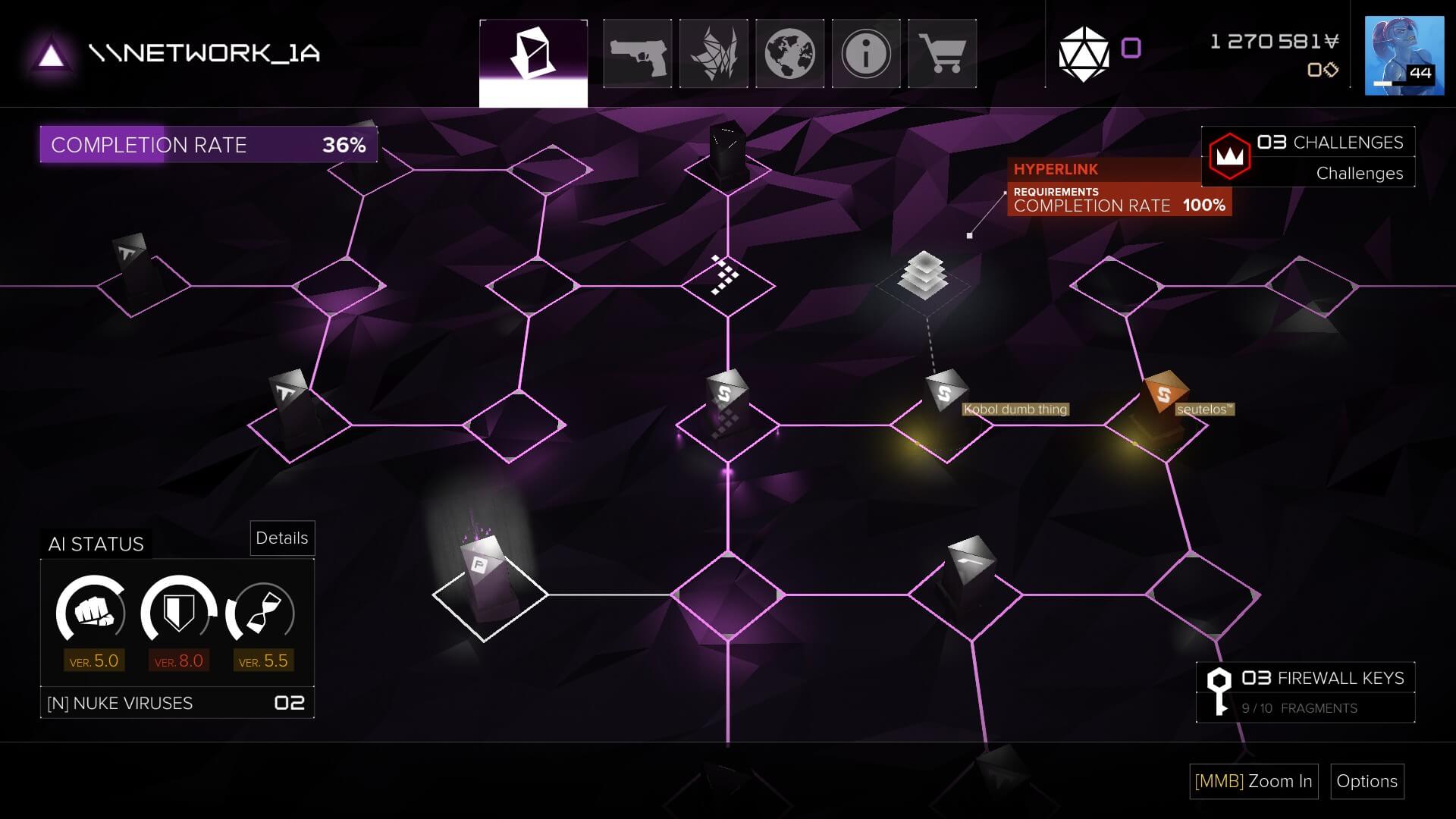Open the player avatar profile
This screenshot has height=819, width=1456.
coord(1404,55)
